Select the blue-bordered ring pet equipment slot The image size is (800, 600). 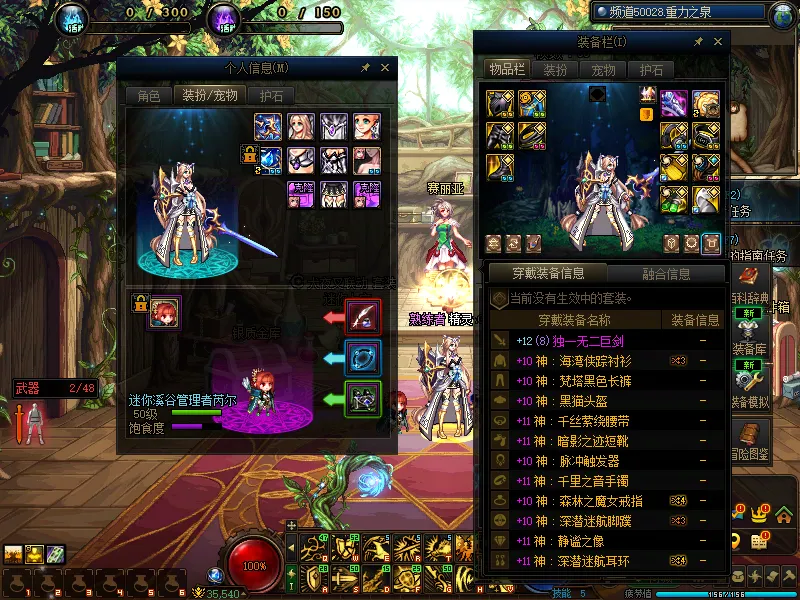[x=362, y=357]
